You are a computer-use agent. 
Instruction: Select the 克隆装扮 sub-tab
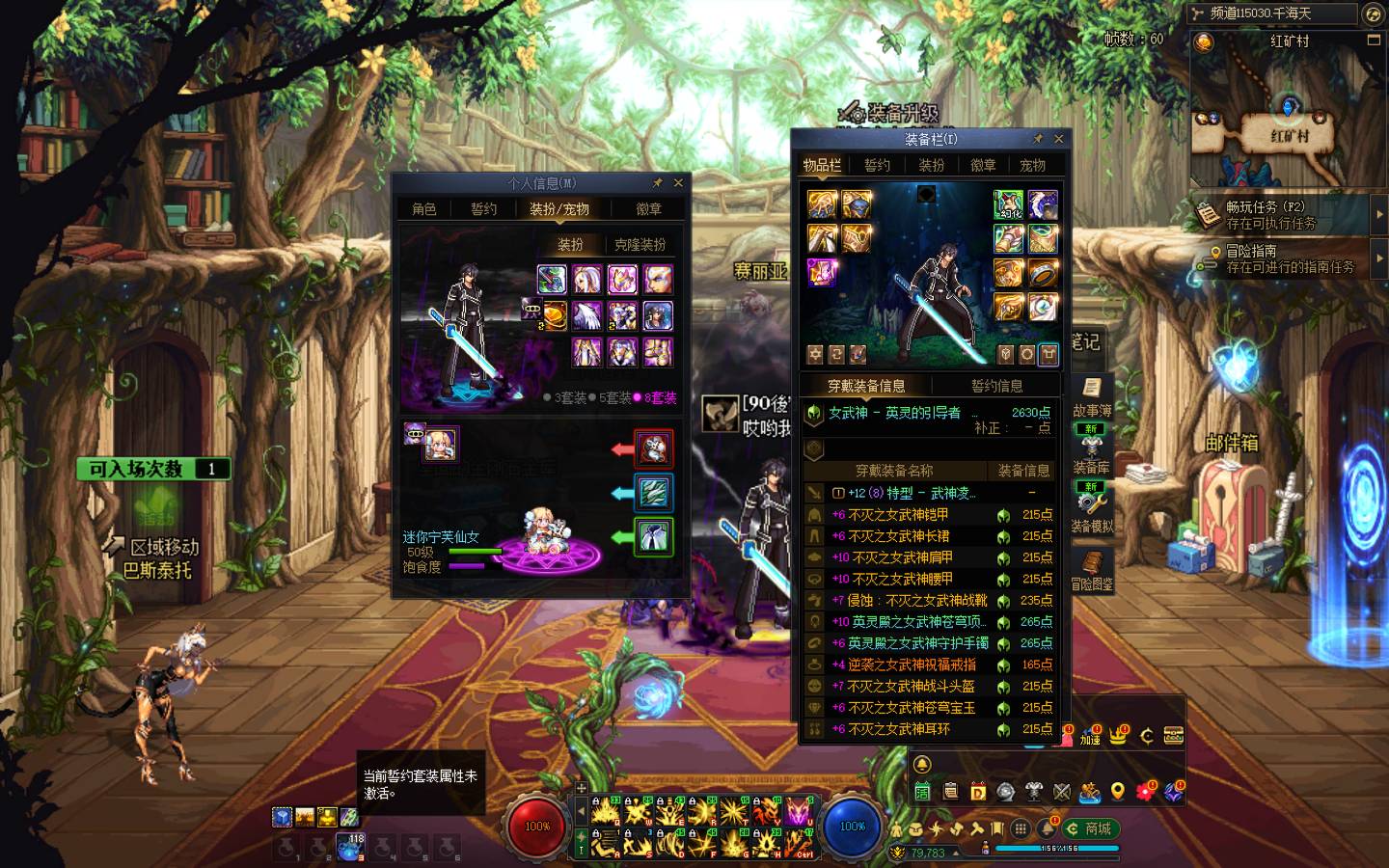[x=640, y=244]
